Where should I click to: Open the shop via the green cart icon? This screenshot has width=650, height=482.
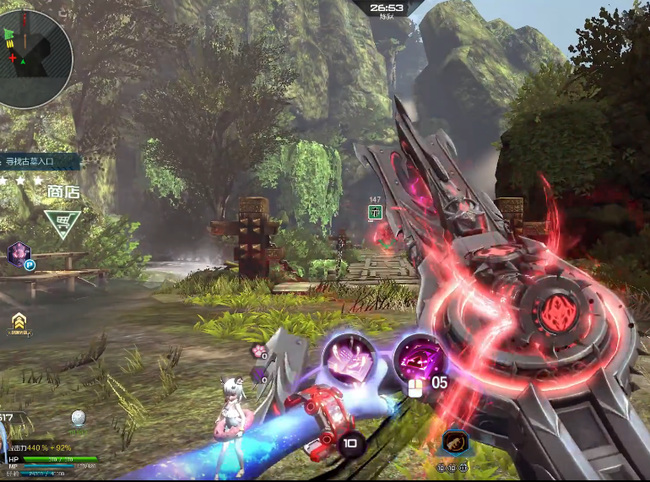coord(62,222)
